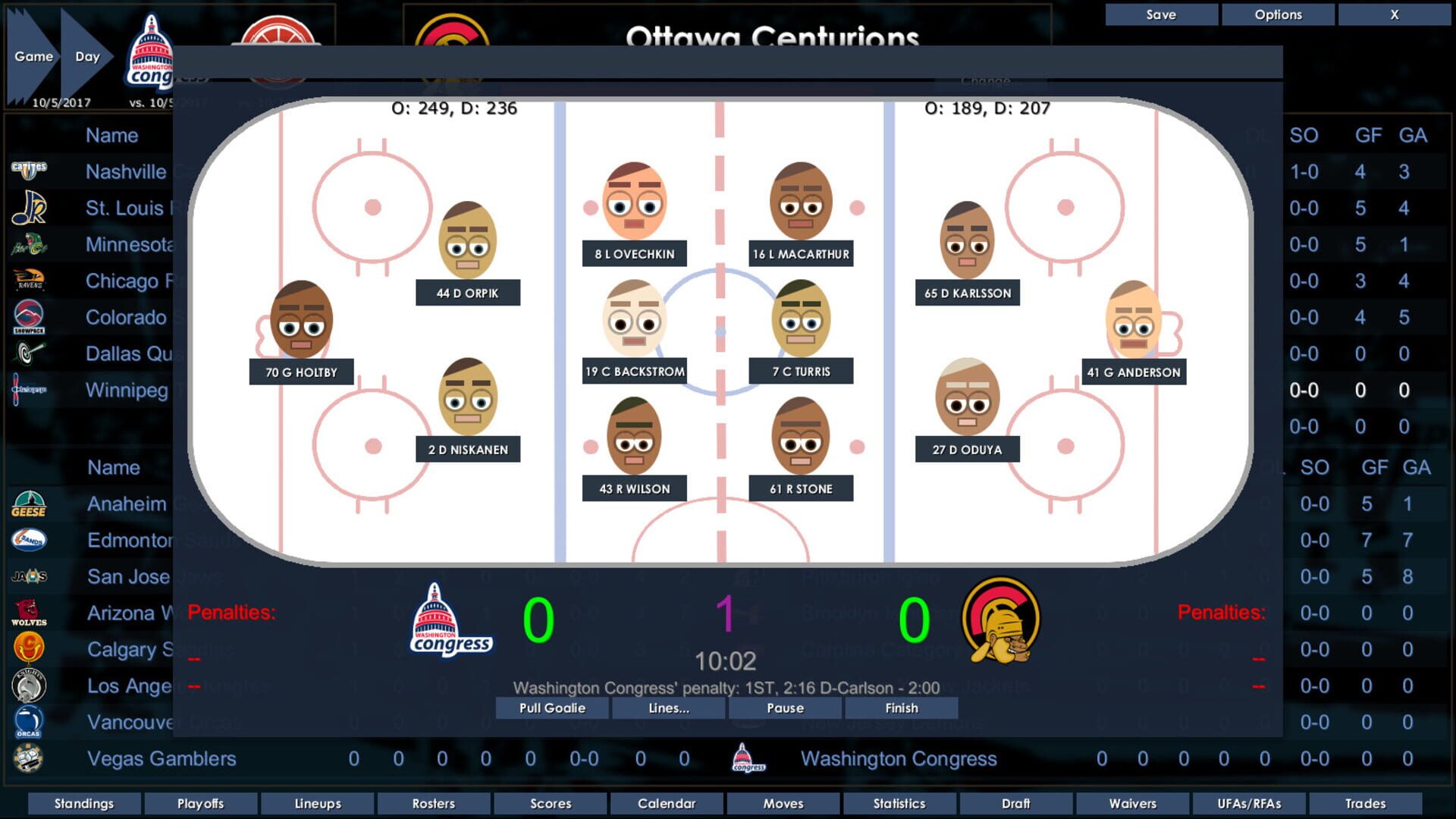Select the Vegas Gamblers row
This screenshot has height=819, width=1456.
162,758
